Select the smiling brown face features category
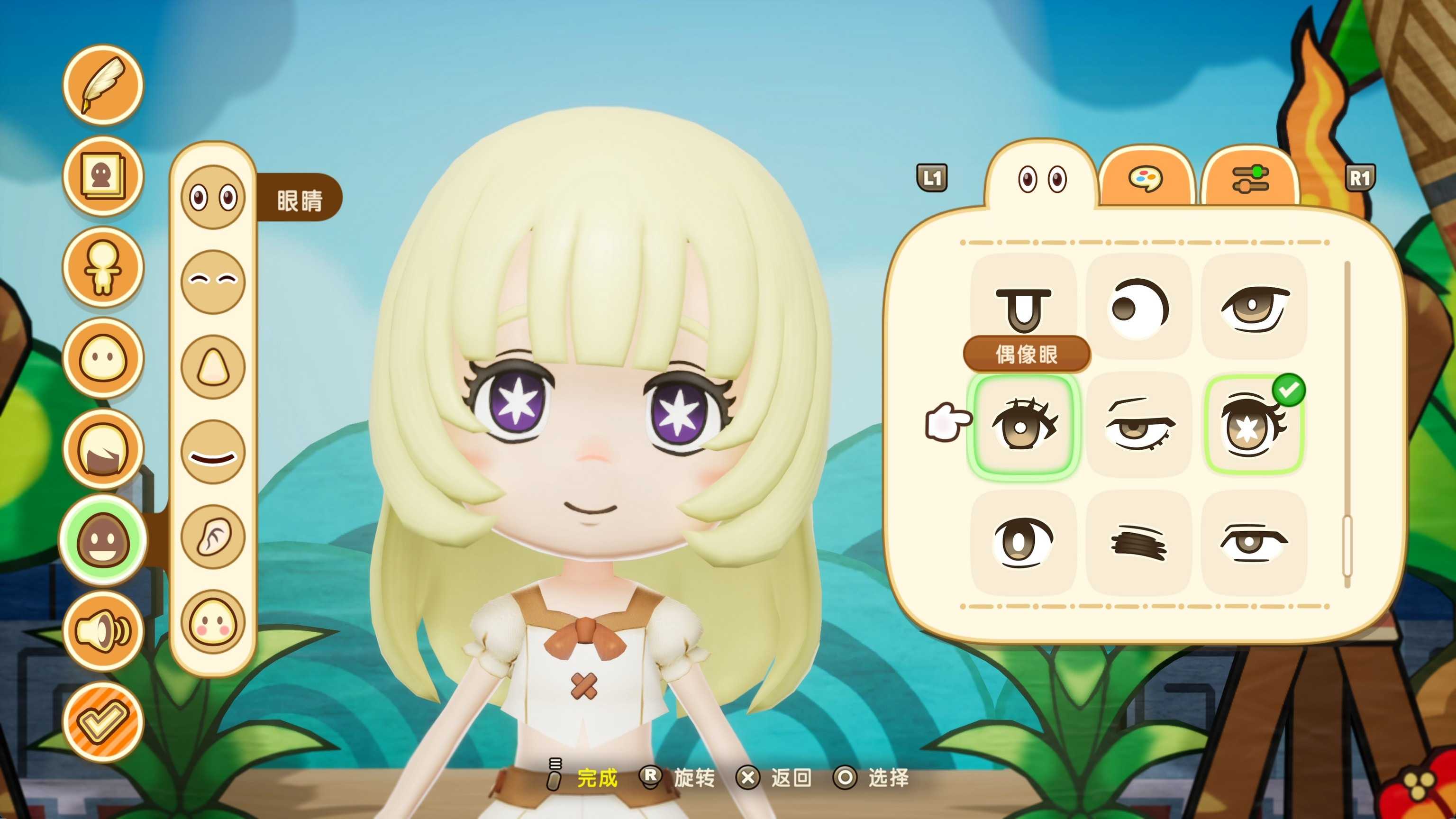The width and height of the screenshot is (1456, 819). [103, 540]
